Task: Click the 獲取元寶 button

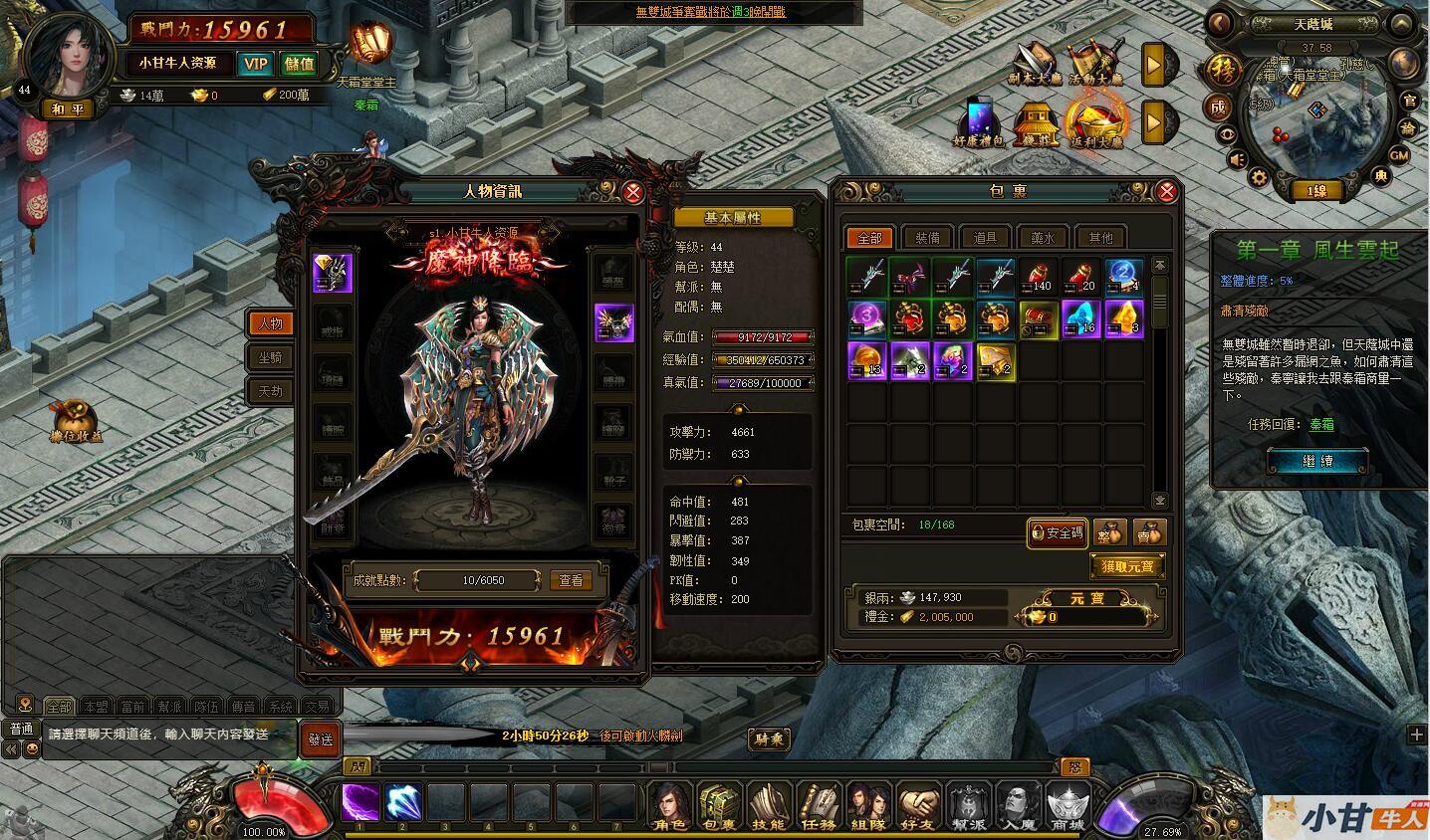Action: click(x=1127, y=566)
